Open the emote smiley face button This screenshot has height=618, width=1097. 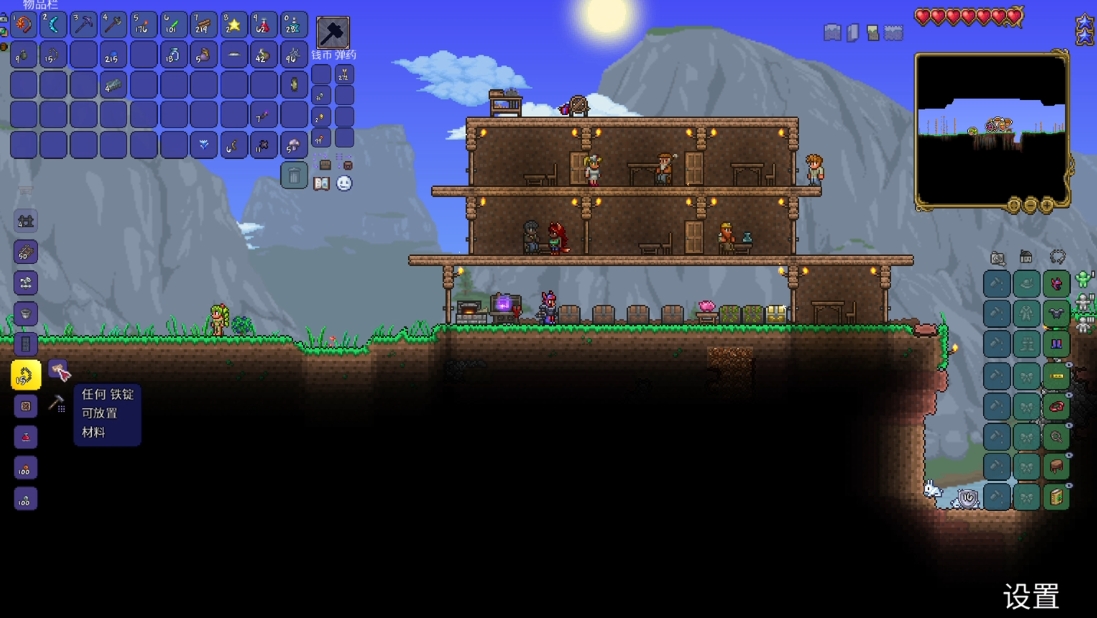pos(344,184)
